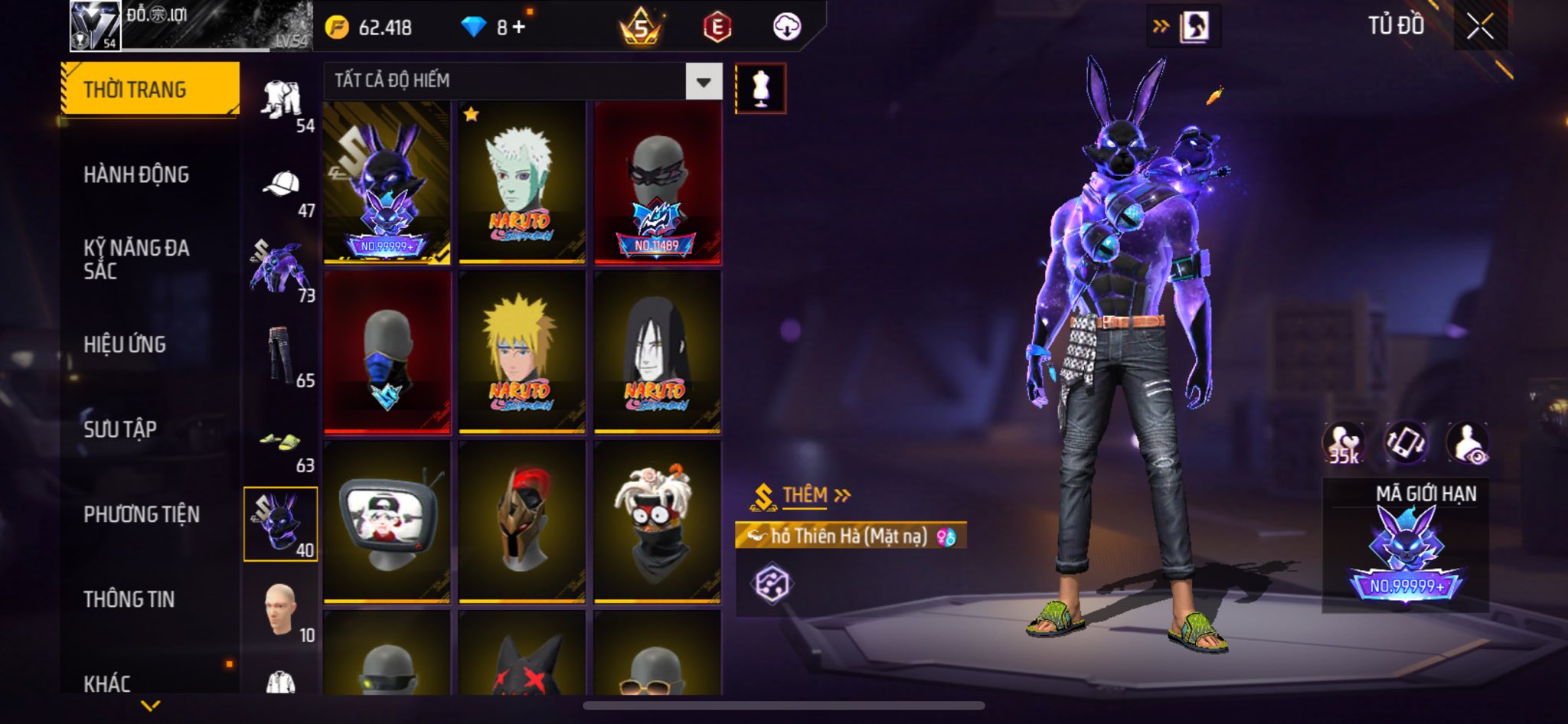The image size is (1568, 724).
Task: Open the jeans pants category
Action: click(x=280, y=356)
